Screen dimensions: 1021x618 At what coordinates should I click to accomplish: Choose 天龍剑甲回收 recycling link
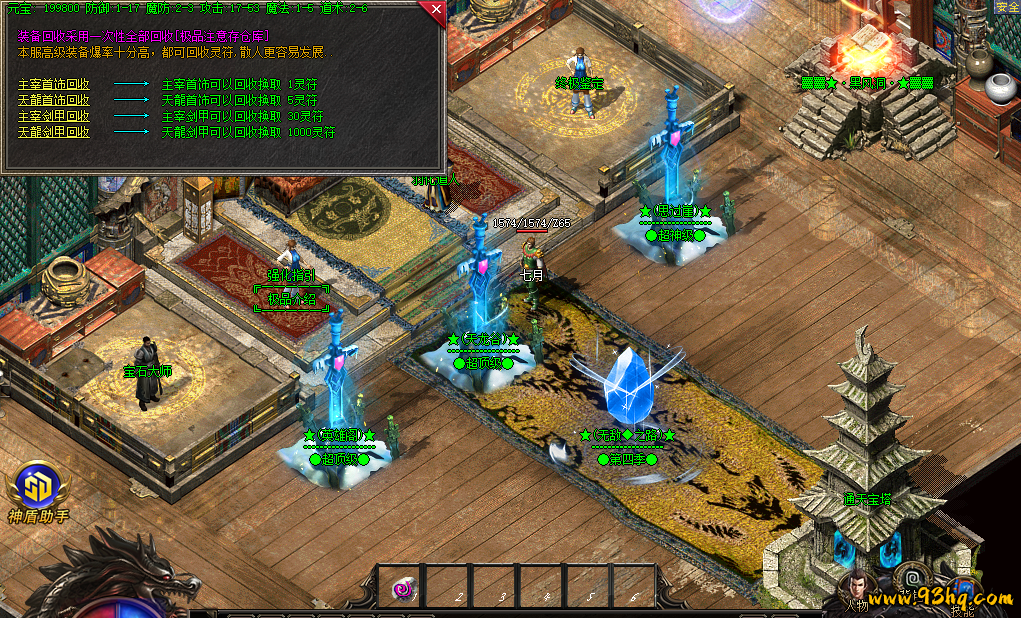pos(54,132)
